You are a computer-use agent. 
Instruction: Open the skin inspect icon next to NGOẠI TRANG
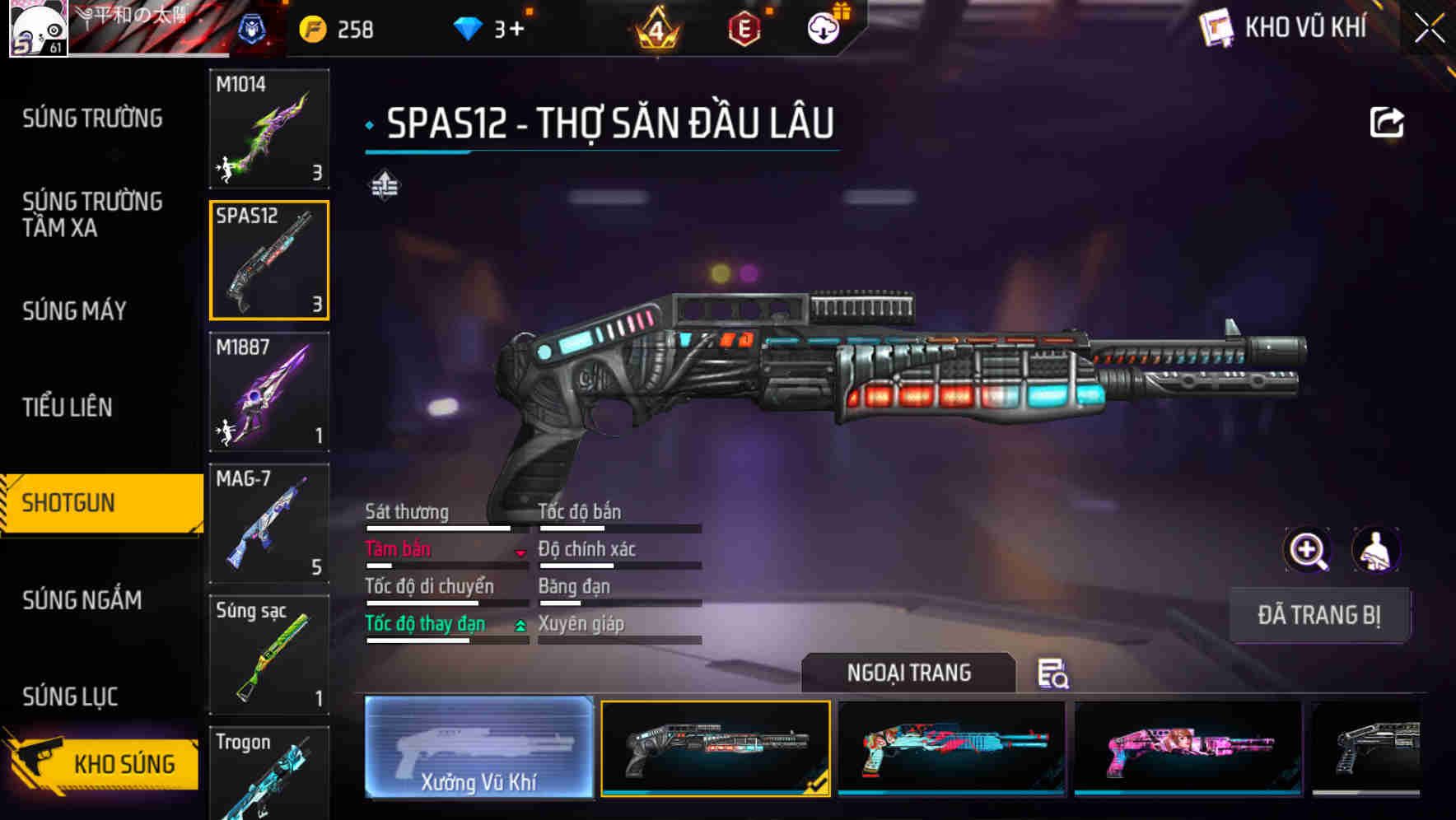[1053, 674]
